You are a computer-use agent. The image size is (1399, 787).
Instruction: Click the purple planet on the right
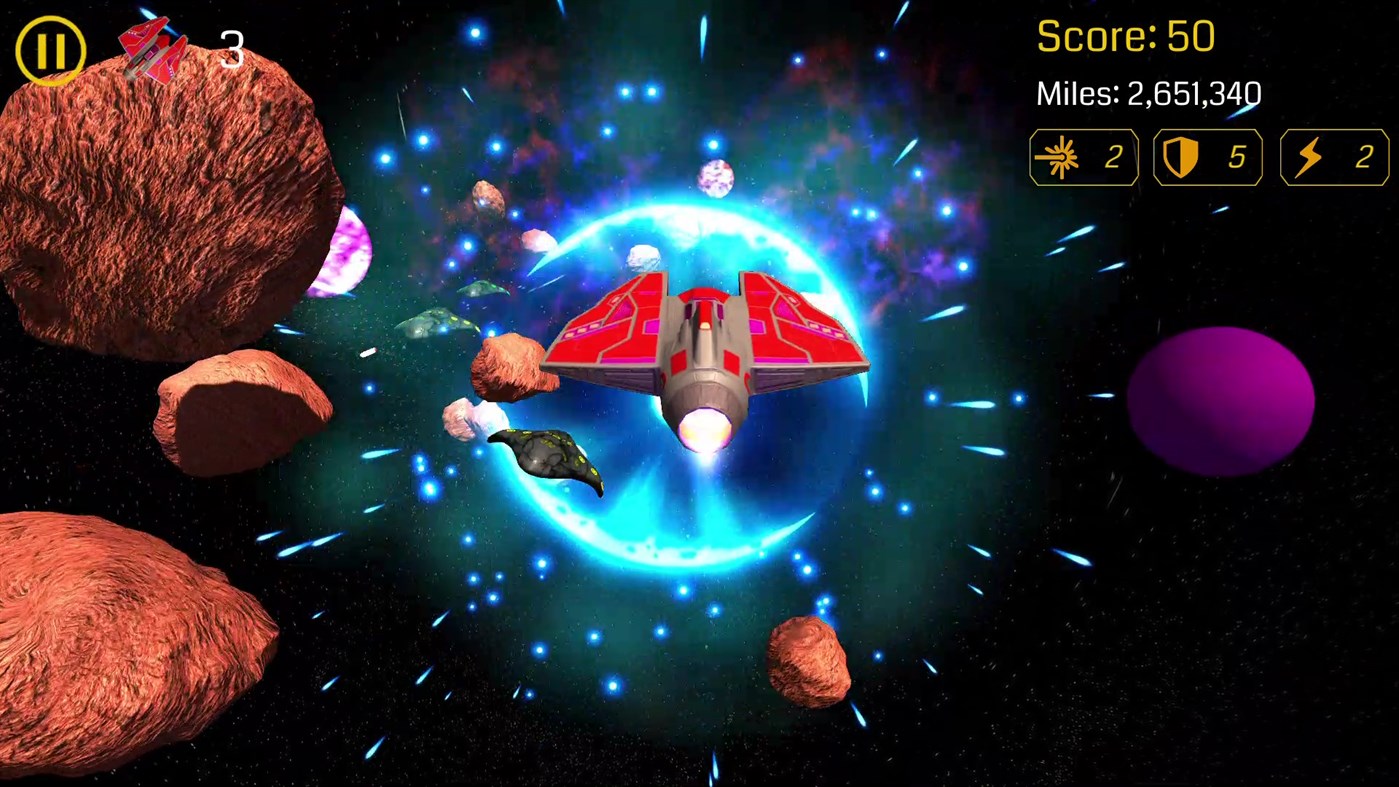[1222, 398]
